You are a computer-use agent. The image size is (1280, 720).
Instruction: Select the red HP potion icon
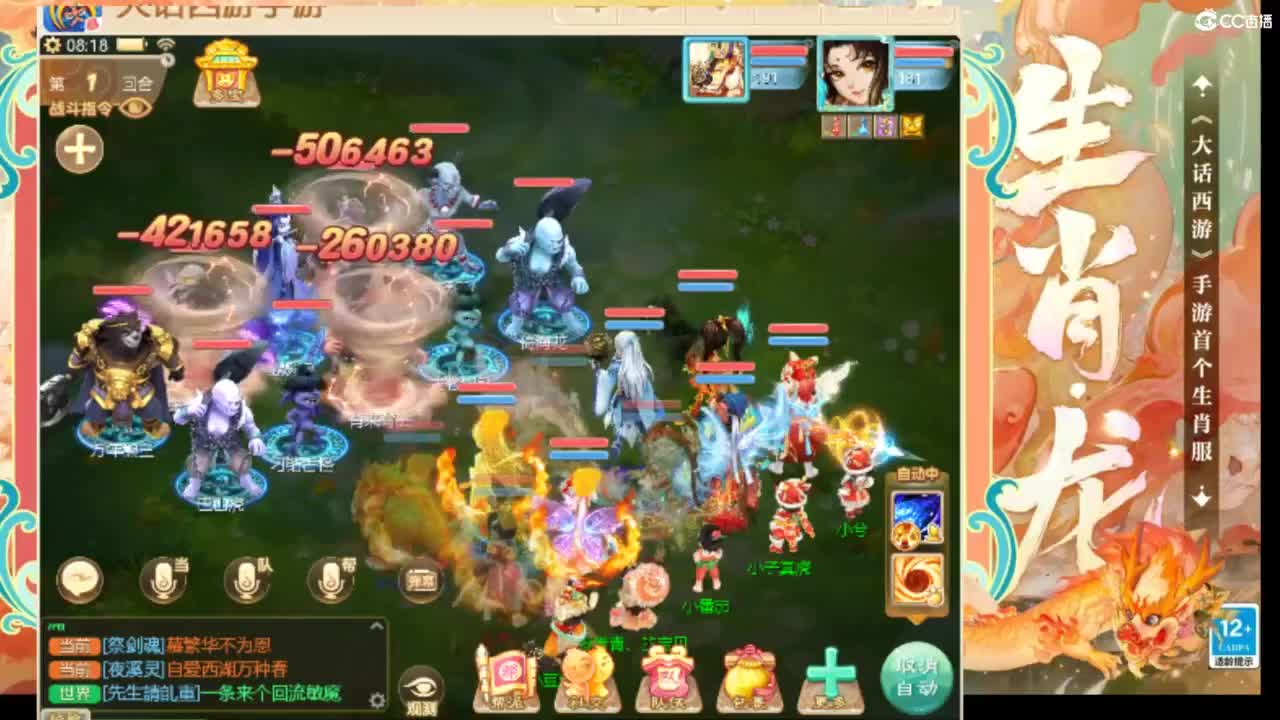tap(836, 126)
